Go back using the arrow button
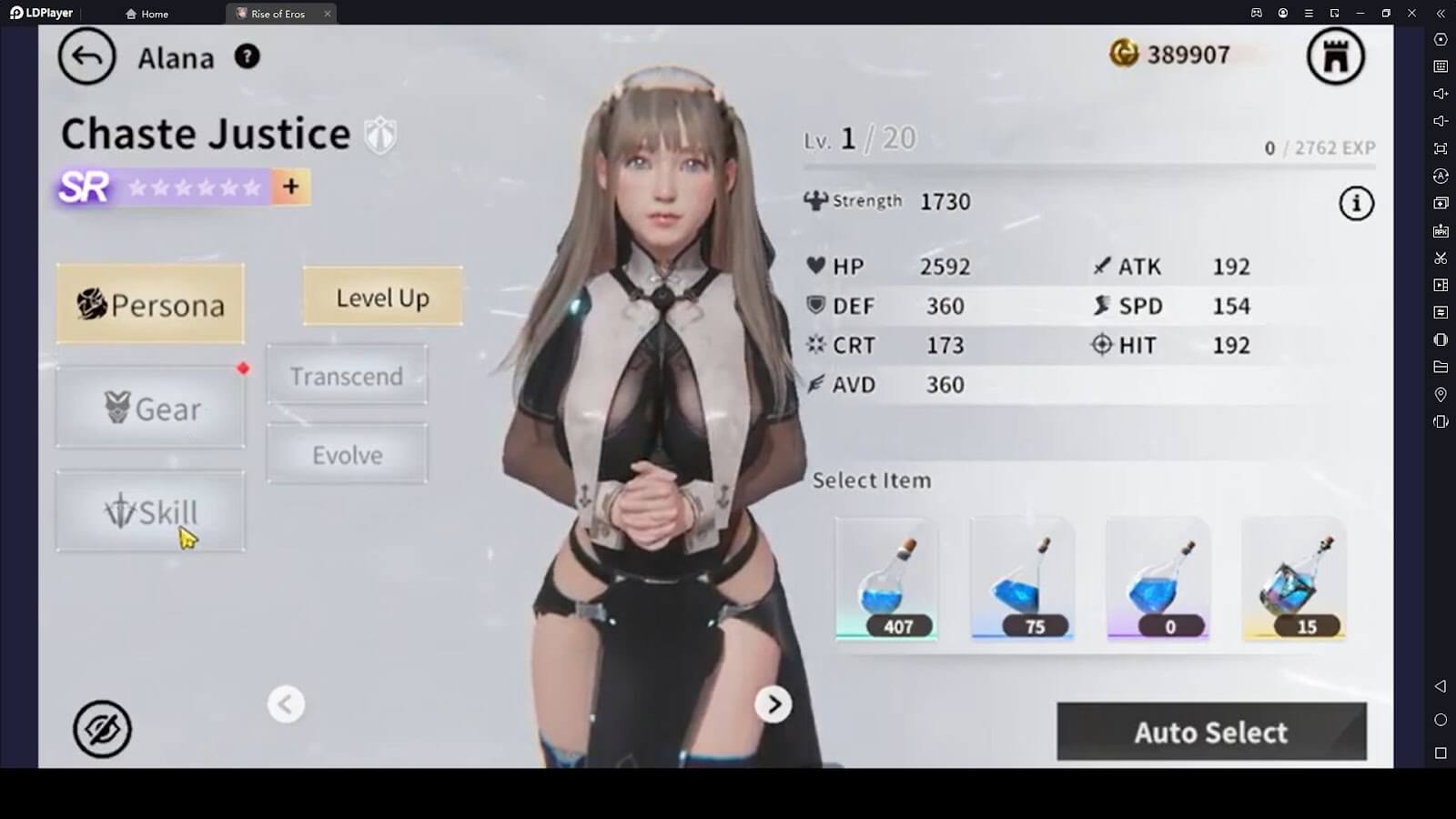Viewport: 1456px width, 819px height. tap(86, 57)
